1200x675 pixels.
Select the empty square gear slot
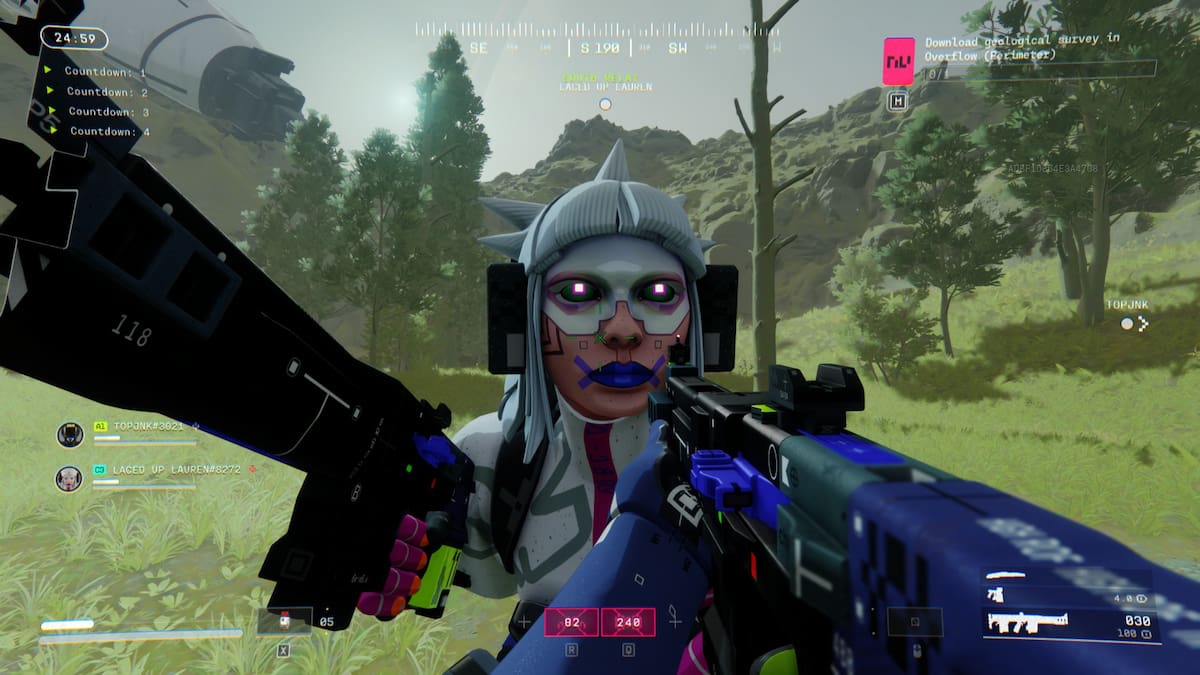point(914,622)
